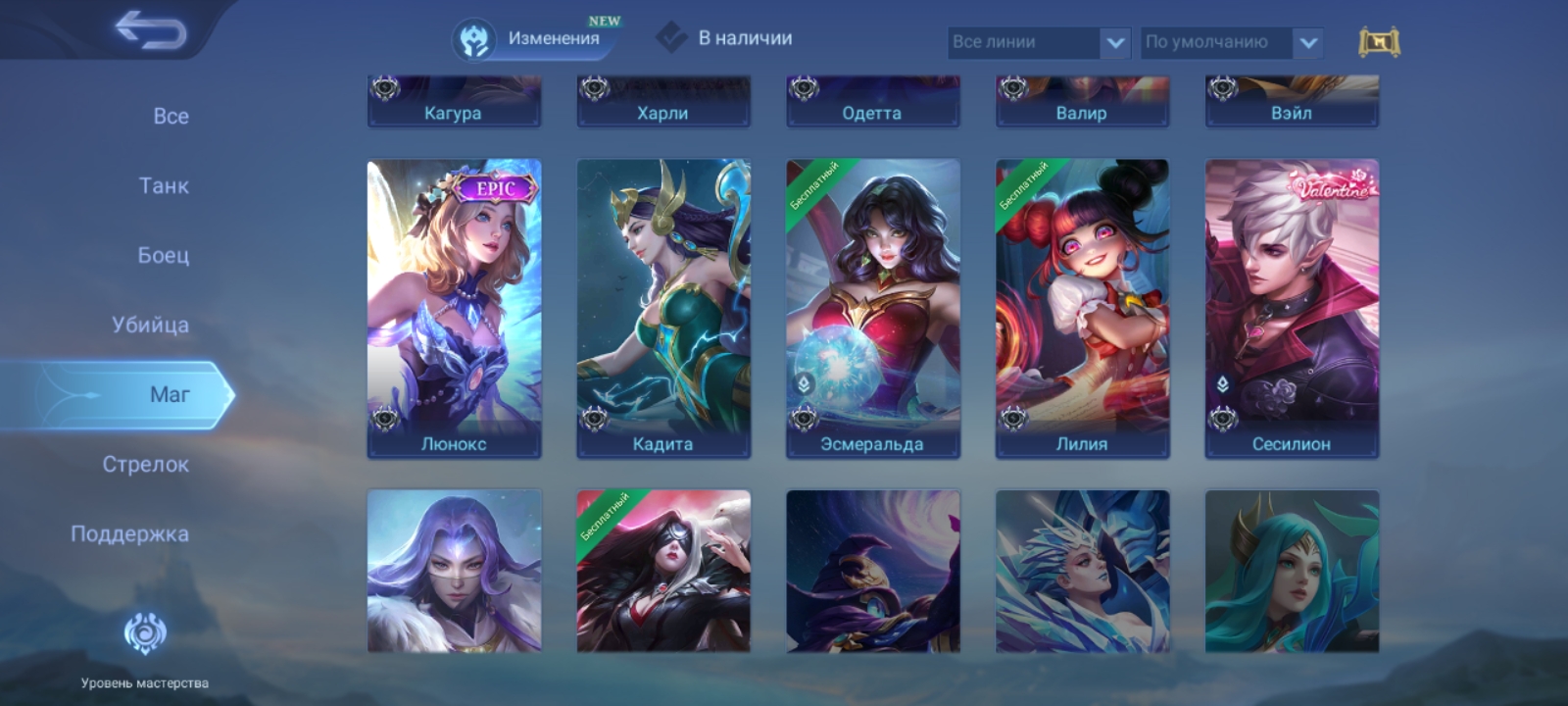Select the Кагура hero card
The height and width of the screenshot is (706, 1568).
tap(454, 102)
